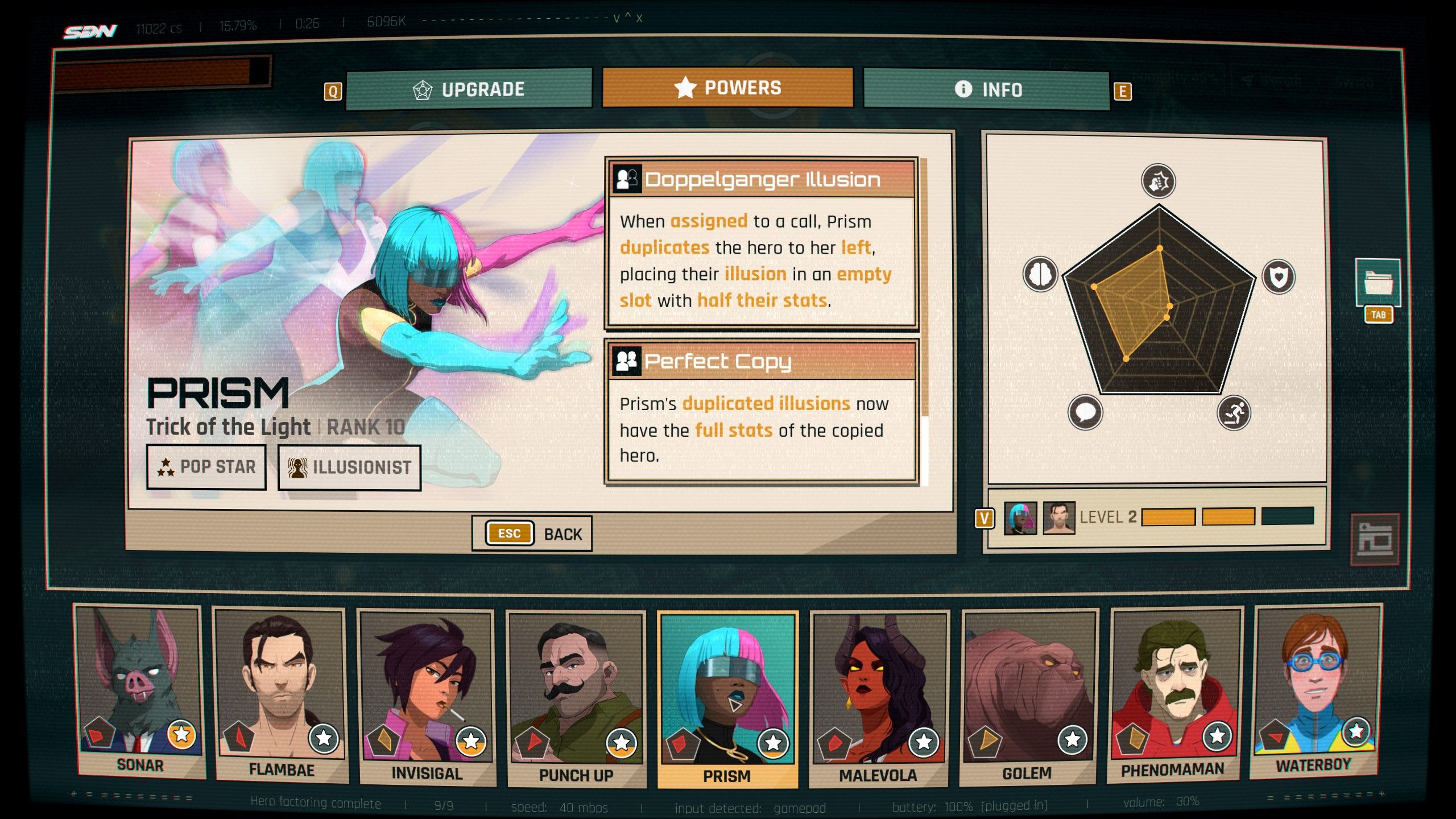Open the folder icon on the right edge
Screen dimensions: 1456x819
[1378, 283]
